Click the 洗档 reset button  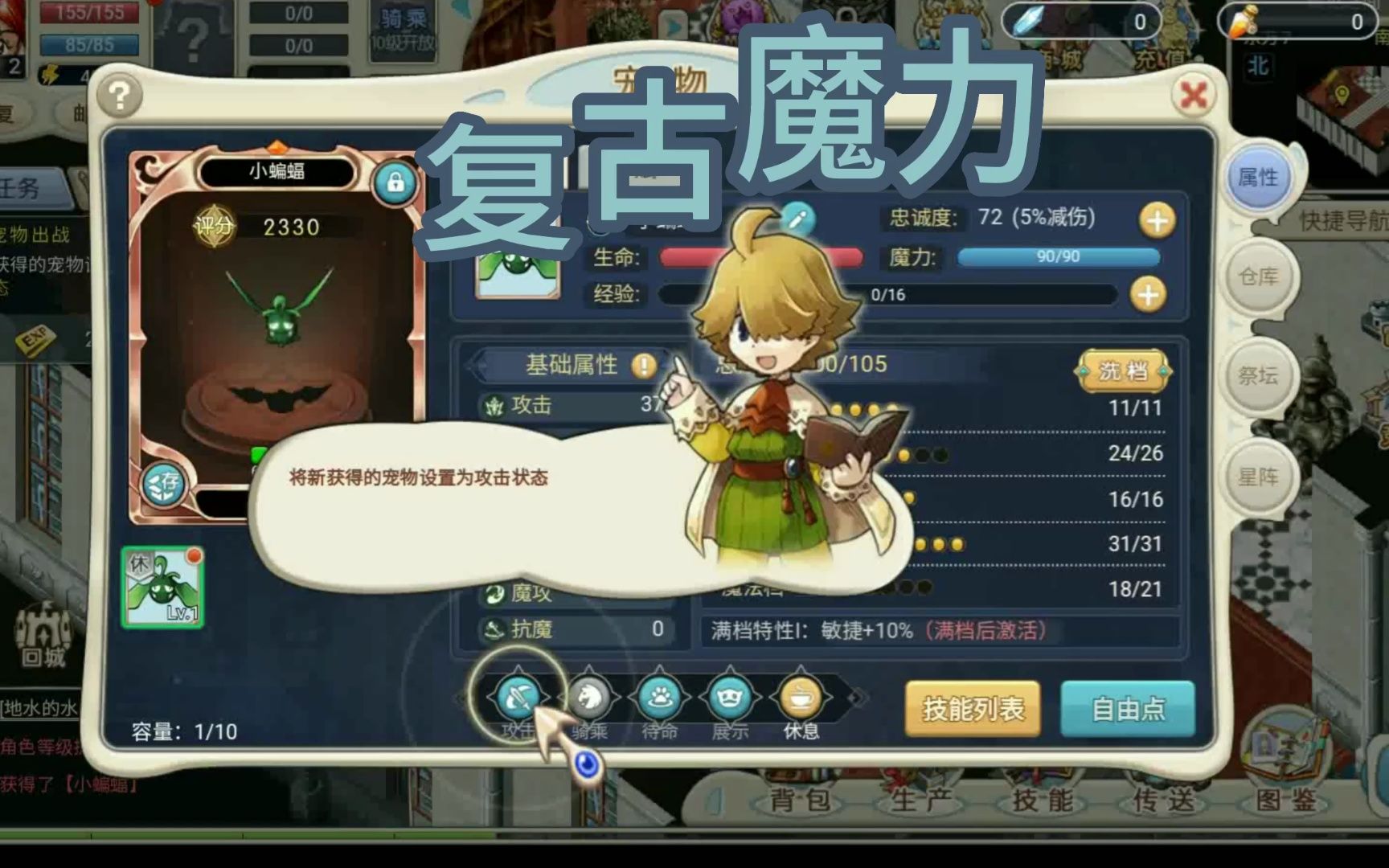[1123, 371]
